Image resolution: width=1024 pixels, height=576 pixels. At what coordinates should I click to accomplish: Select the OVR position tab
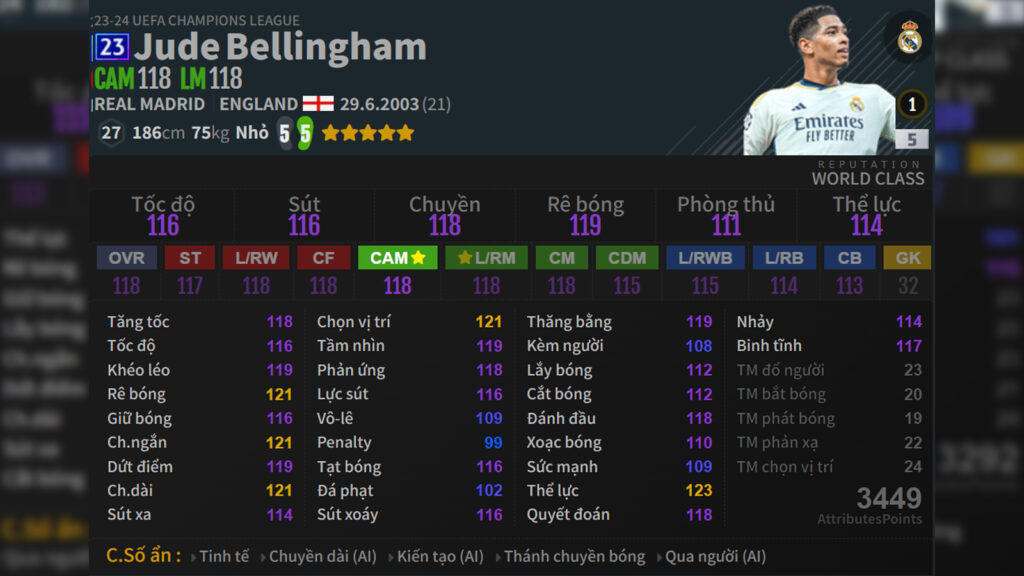point(127,258)
